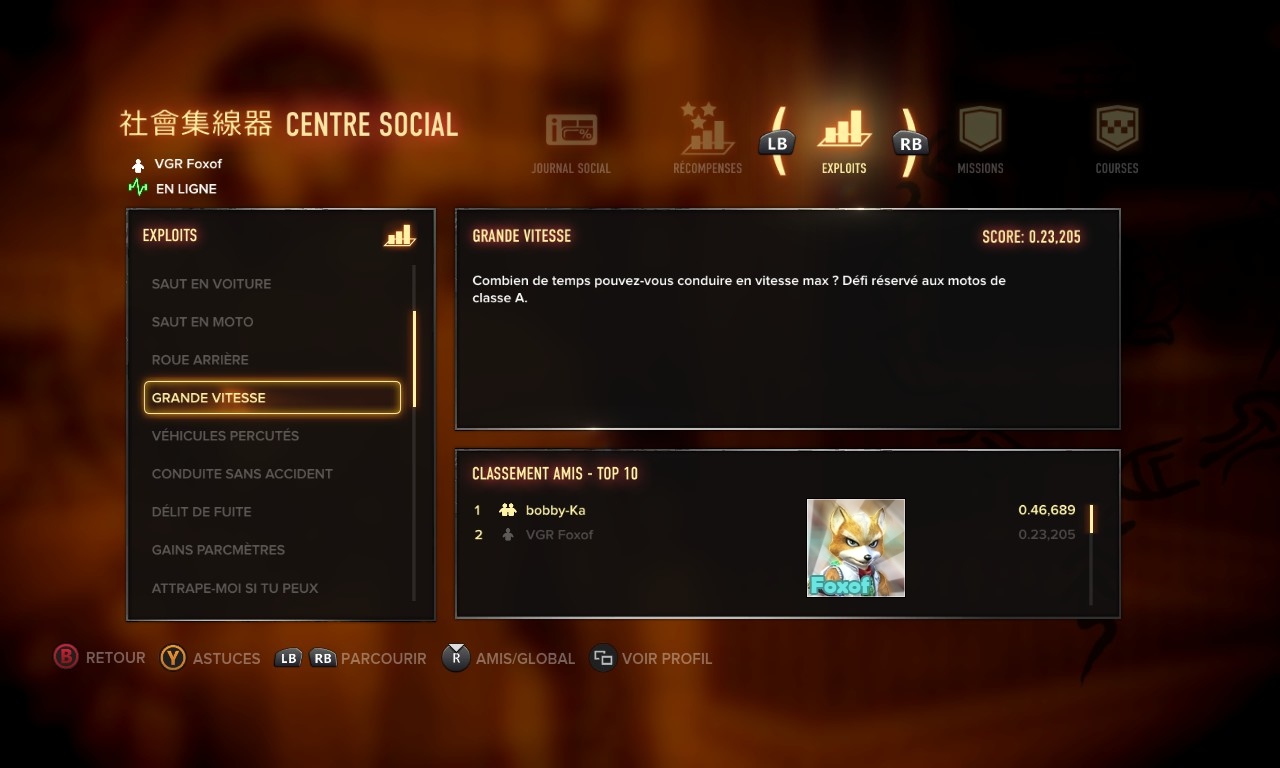Switch to the Journal Social tab

coord(571,141)
